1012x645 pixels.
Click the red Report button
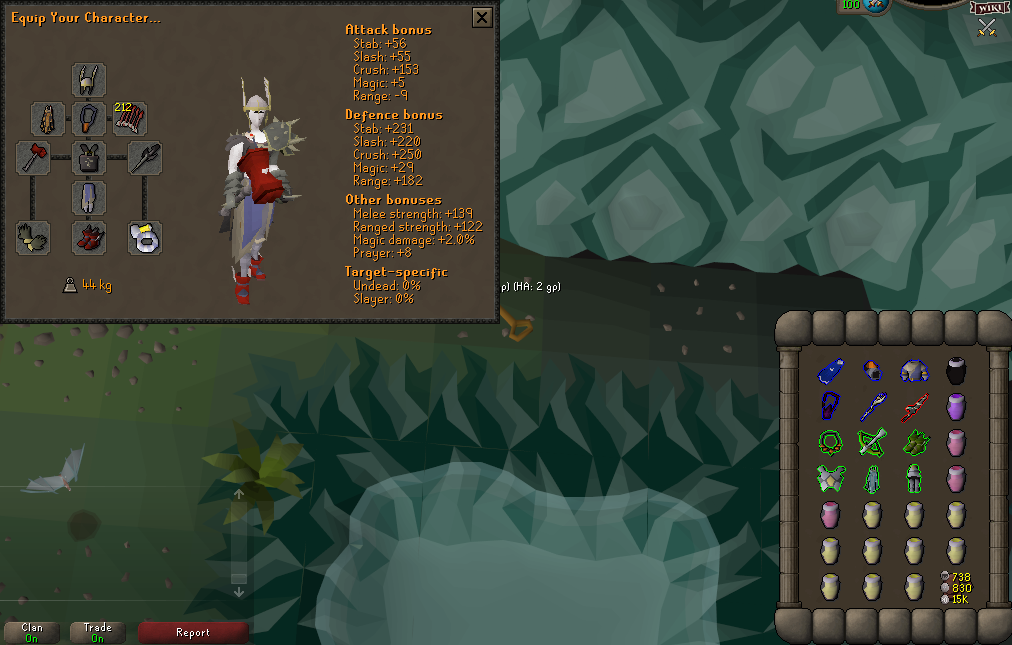[x=193, y=632]
